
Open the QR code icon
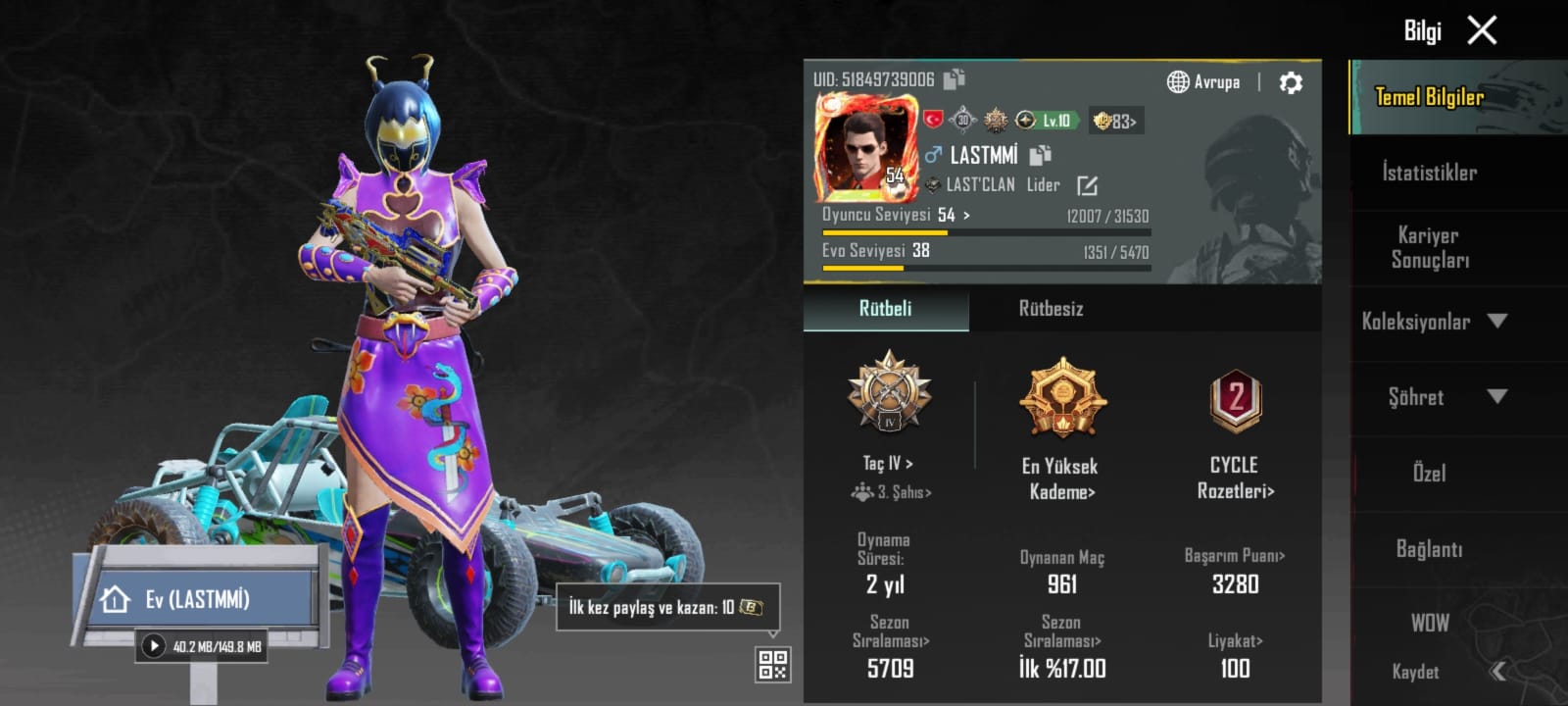772,665
